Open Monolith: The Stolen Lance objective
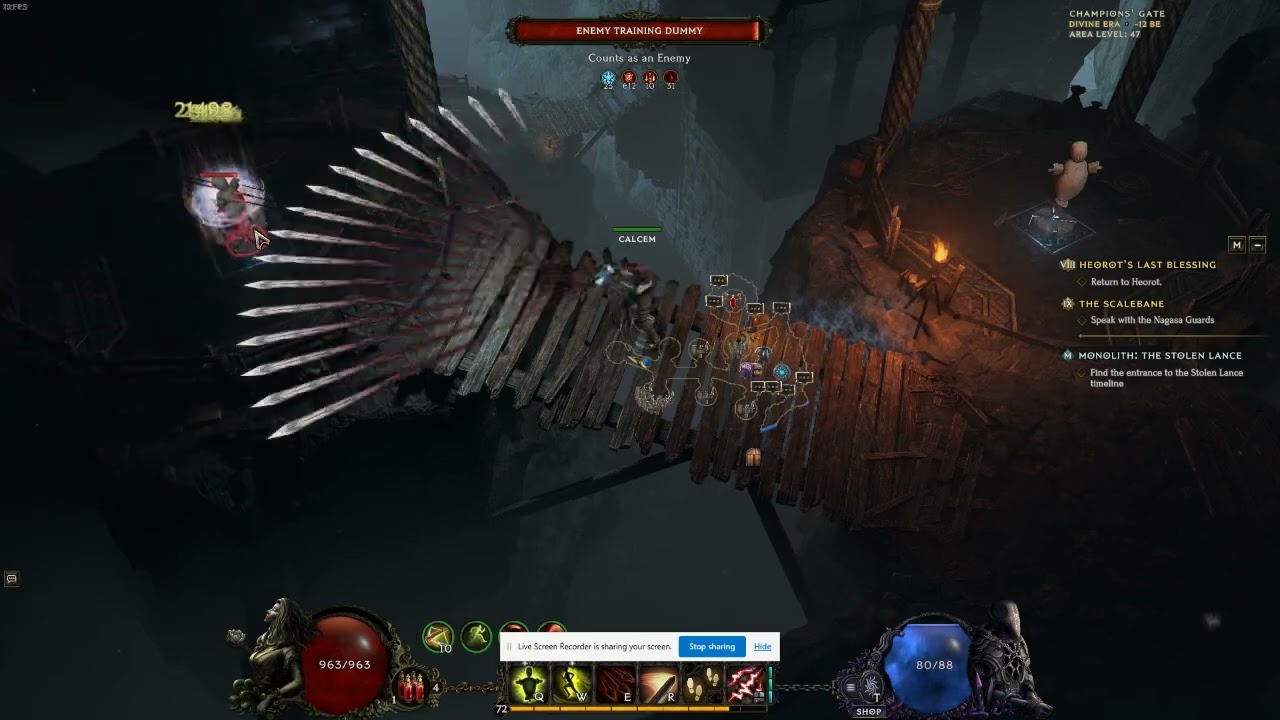This screenshot has height=720, width=1280. [1160, 356]
